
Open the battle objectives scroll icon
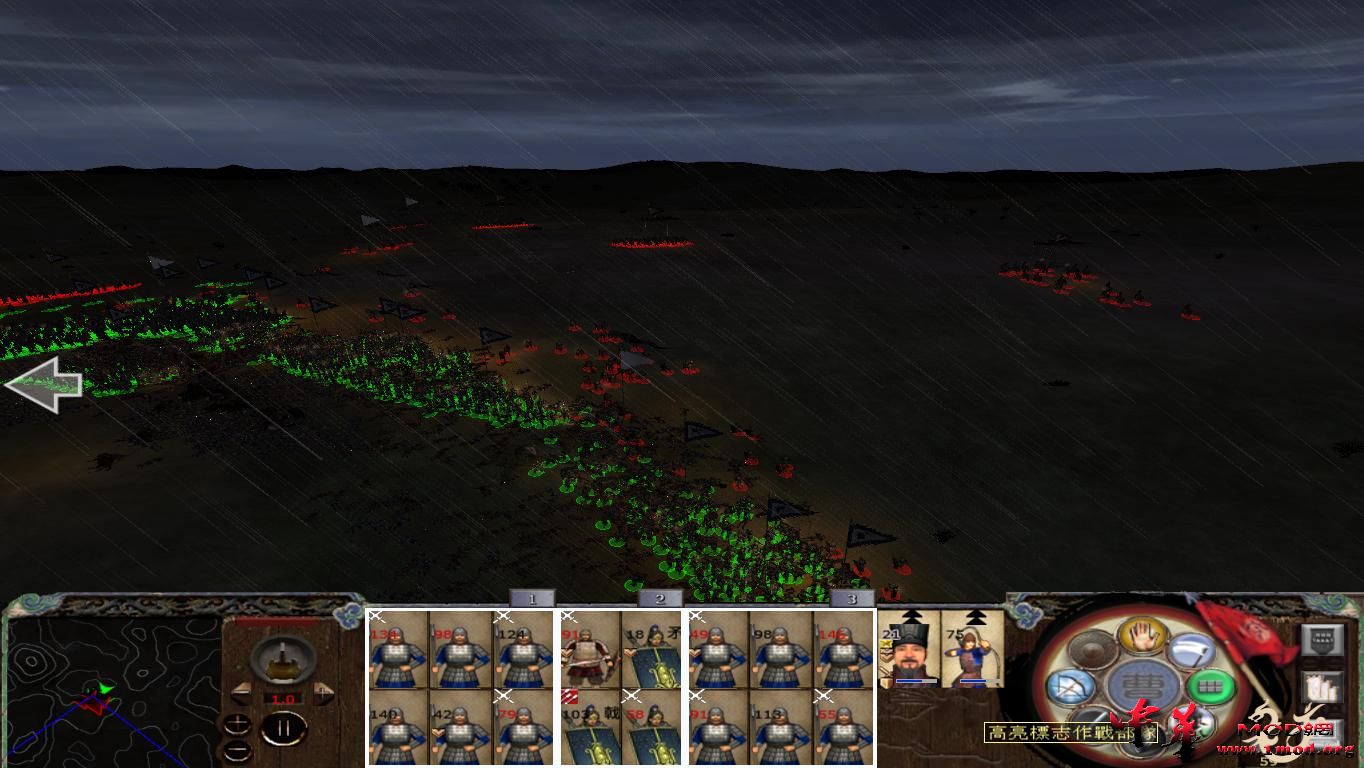(1320, 686)
